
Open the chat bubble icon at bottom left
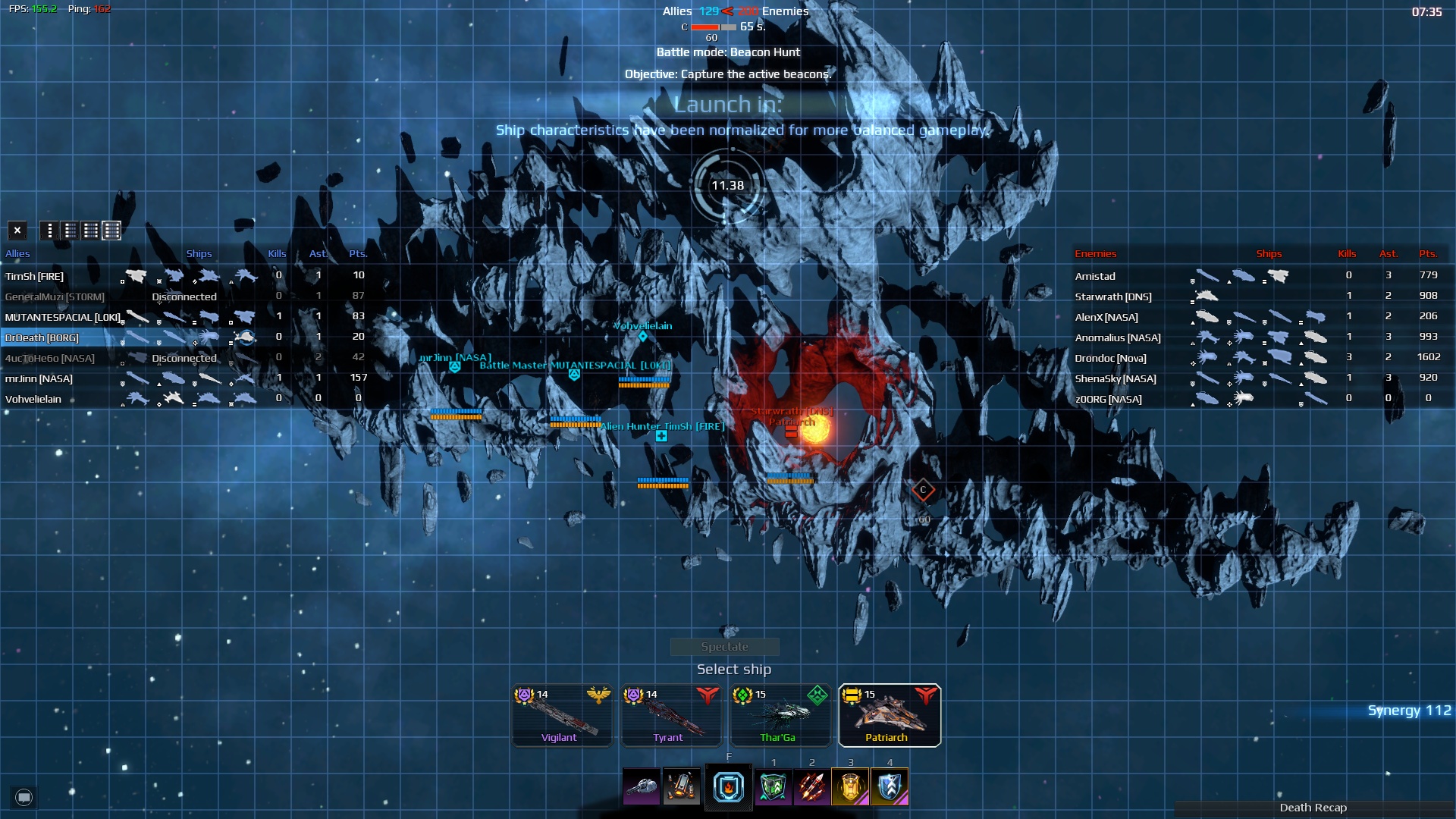(23, 797)
